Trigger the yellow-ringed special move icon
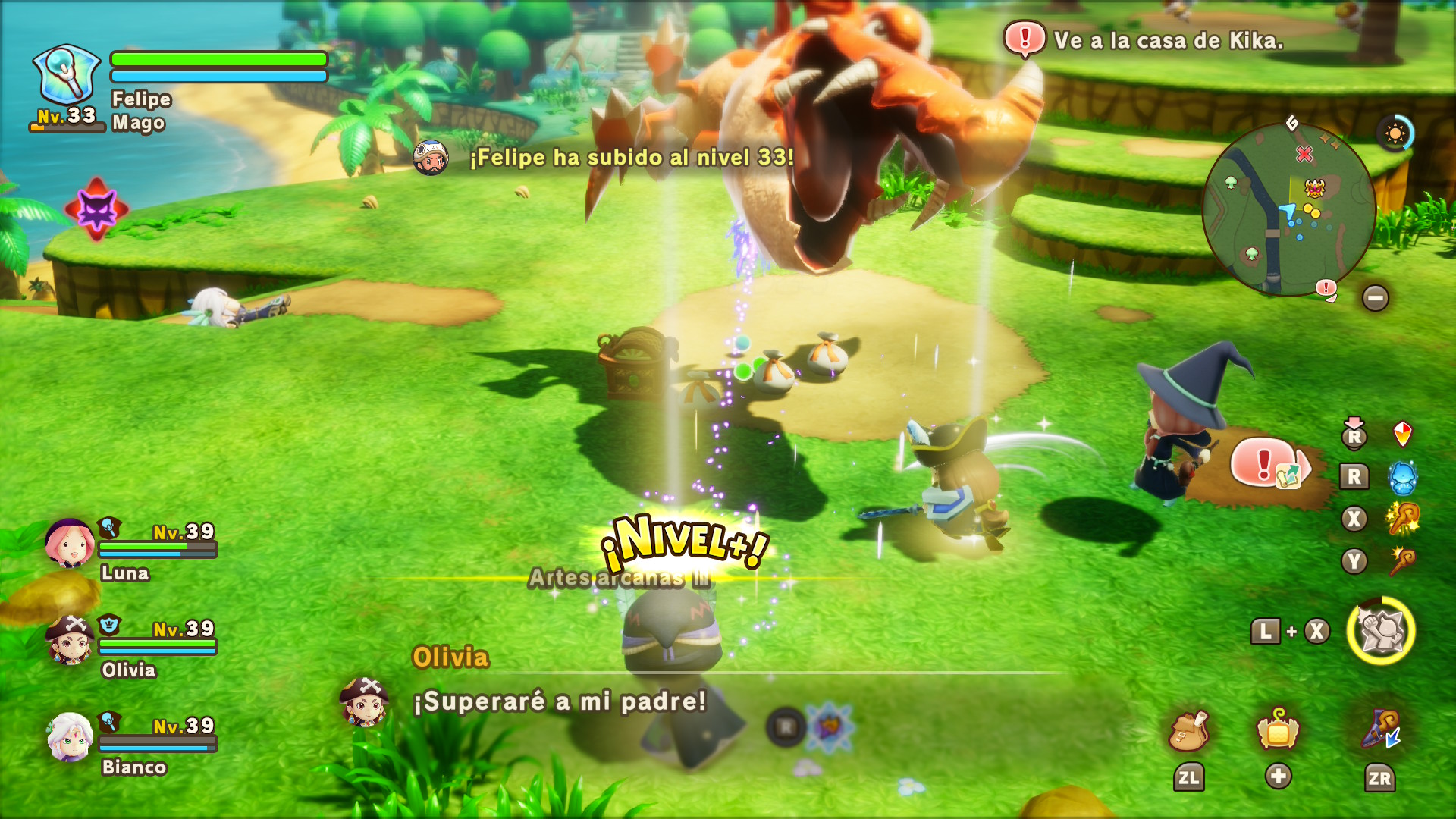The height and width of the screenshot is (819, 1456). tap(1381, 631)
